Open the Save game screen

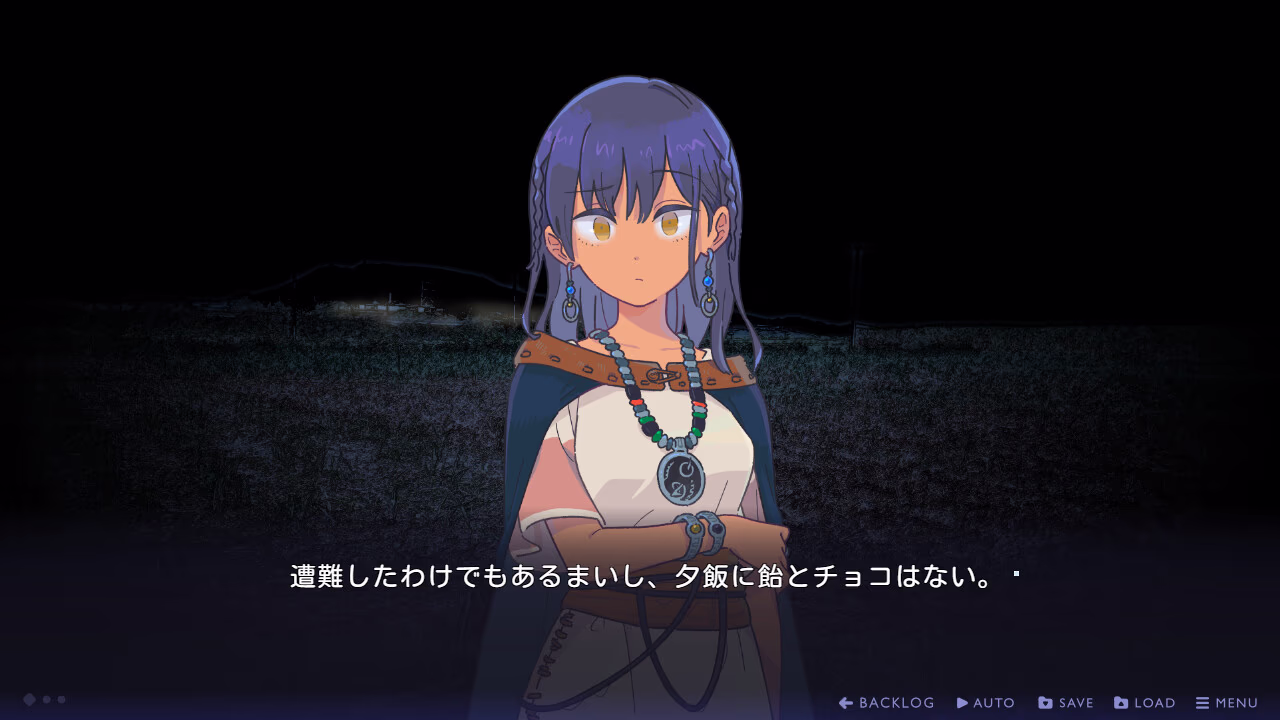[1066, 703]
